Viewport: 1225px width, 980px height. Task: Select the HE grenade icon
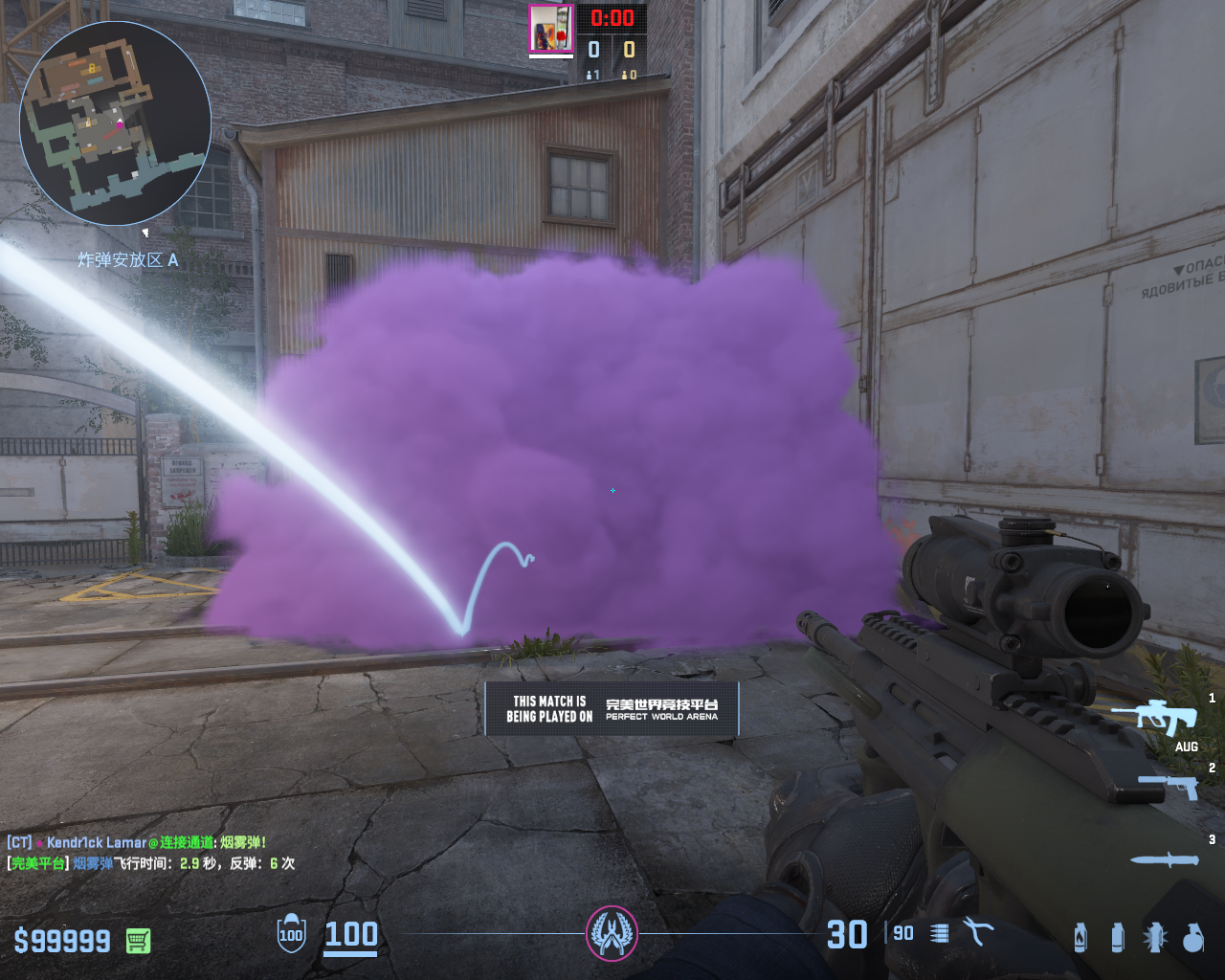(1192, 938)
